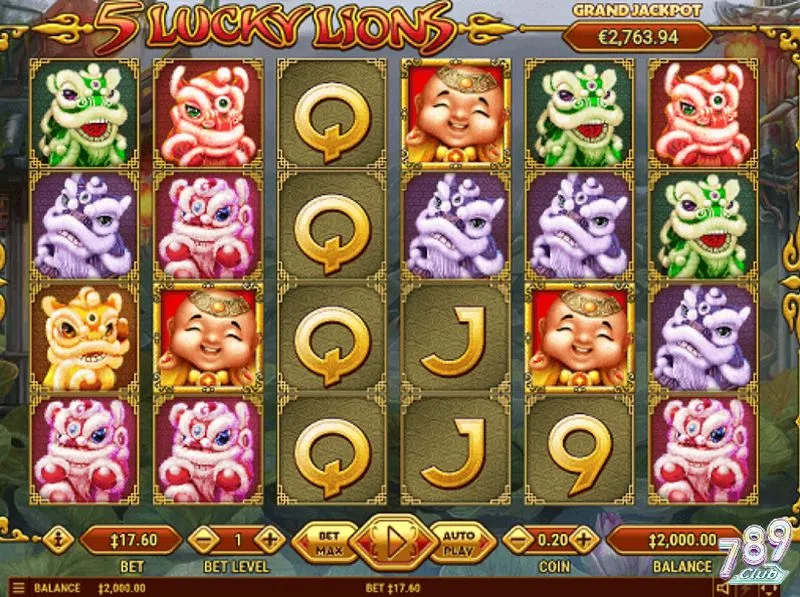Enable Auto Play
Viewport: 800px width, 597px height.
point(457,542)
